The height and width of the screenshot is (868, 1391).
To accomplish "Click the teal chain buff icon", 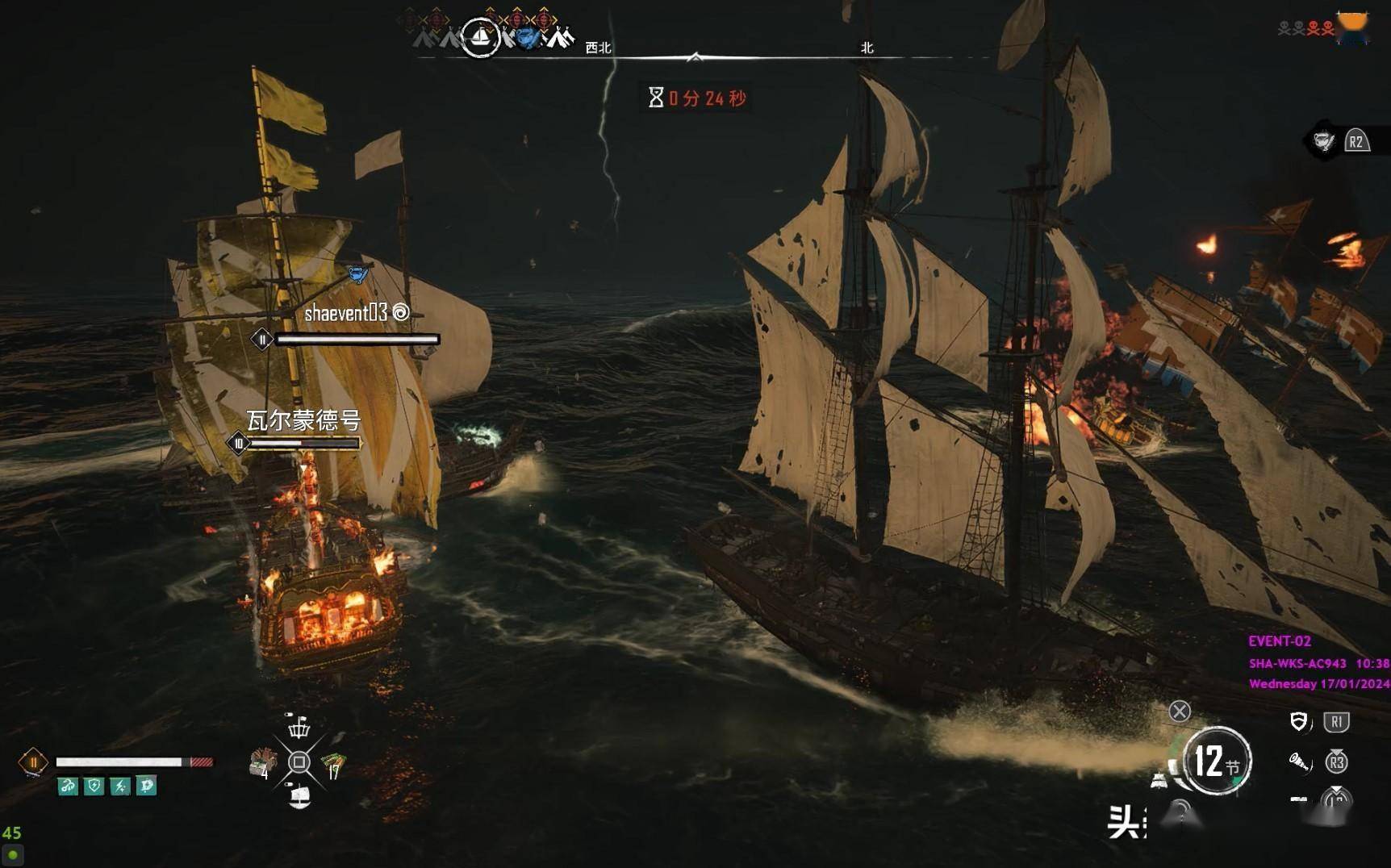I will click(68, 786).
